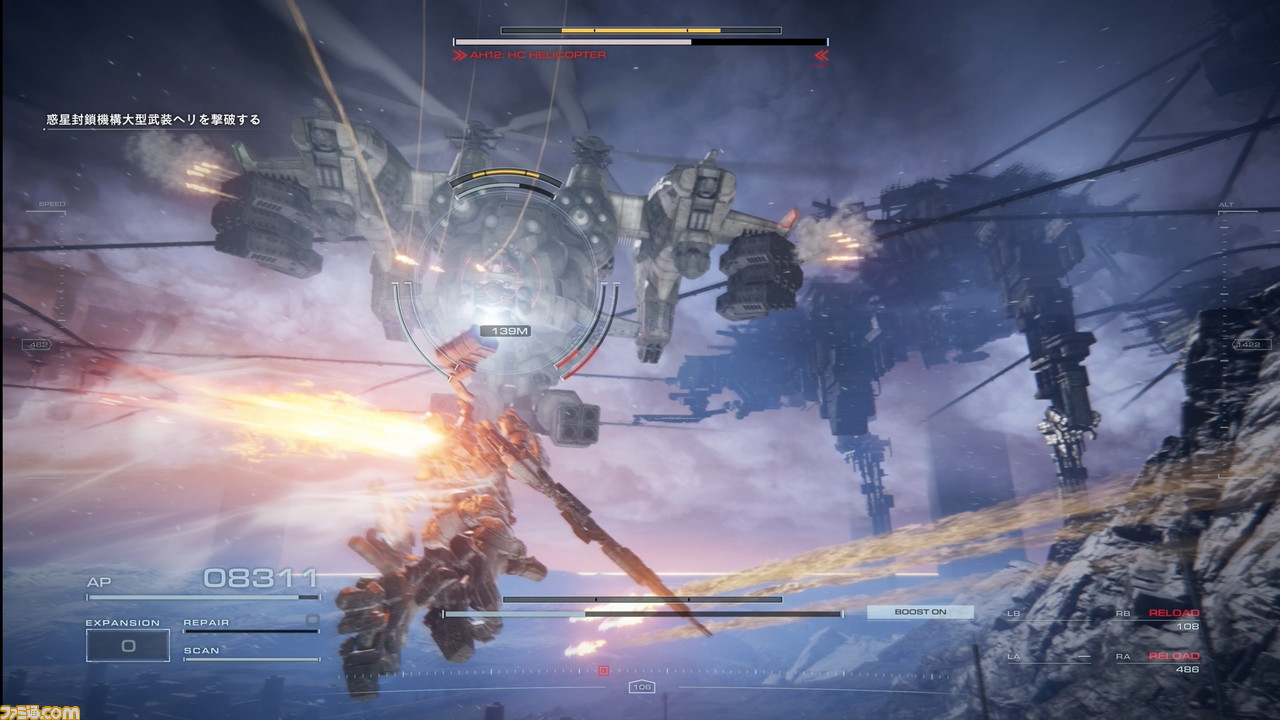Click the BOOST ON status indicator
The width and height of the screenshot is (1280, 720).
[919, 611]
